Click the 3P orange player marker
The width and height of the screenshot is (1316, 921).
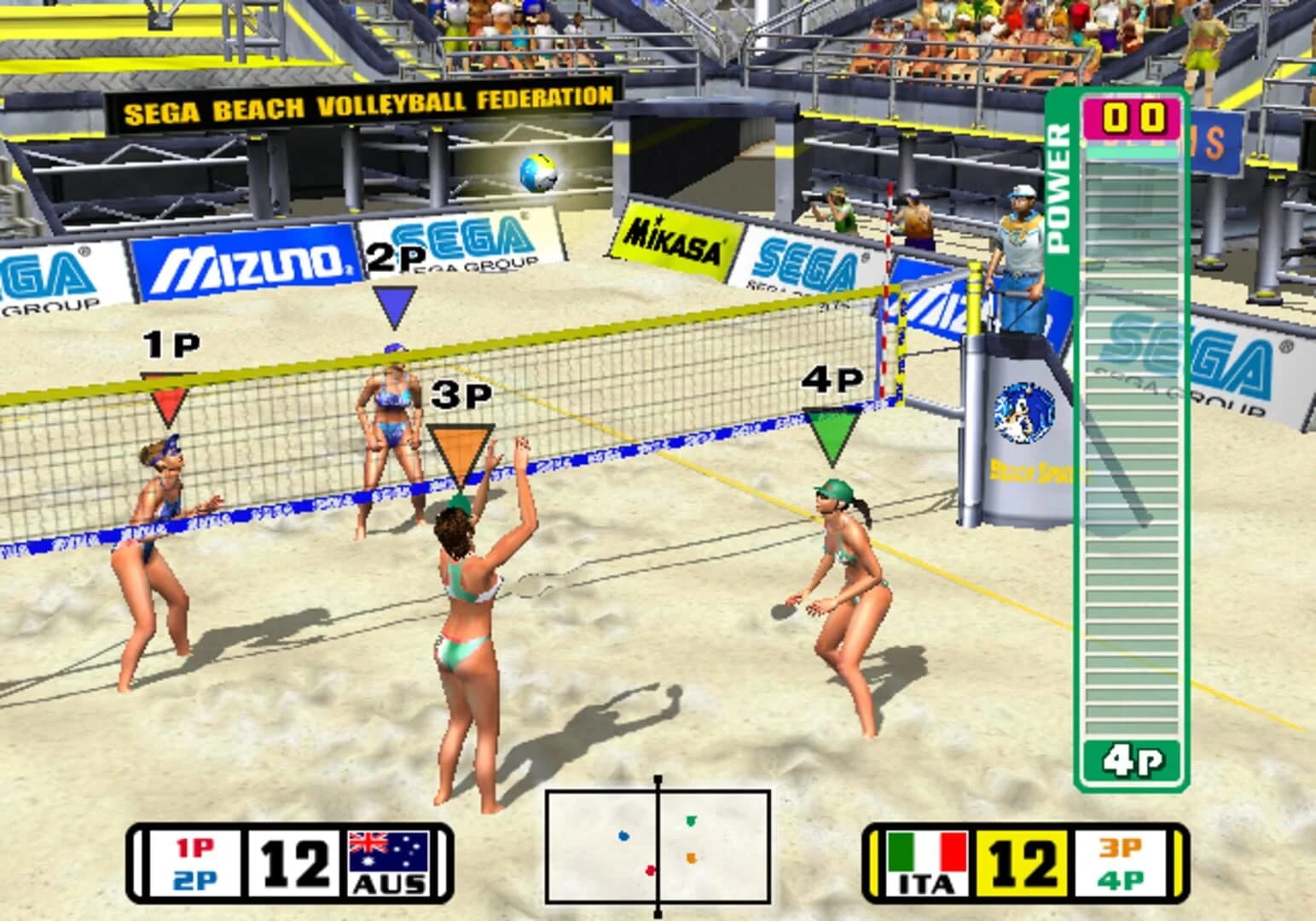tap(461, 443)
